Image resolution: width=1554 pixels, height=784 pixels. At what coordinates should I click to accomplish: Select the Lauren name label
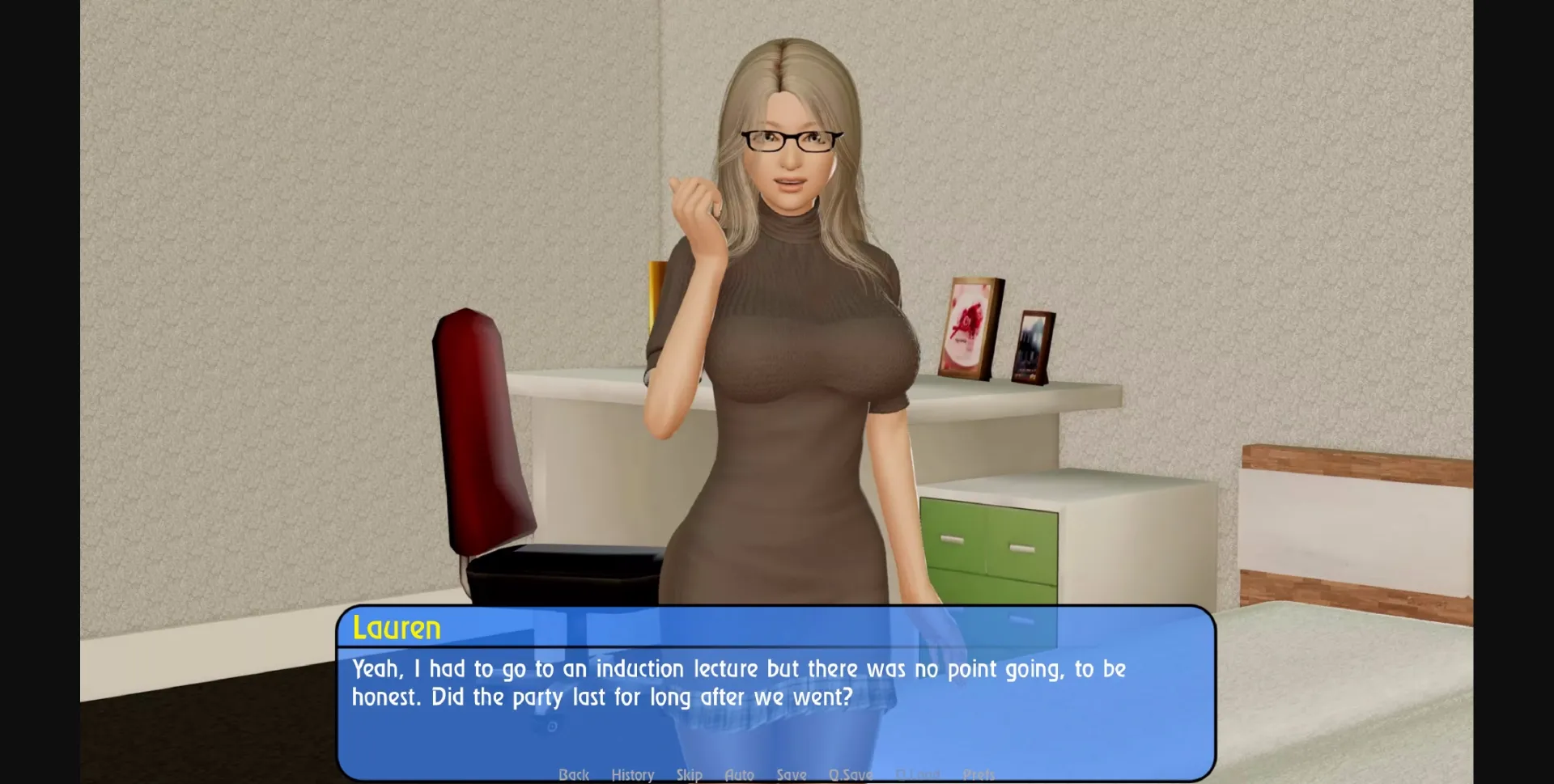click(395, 629)
